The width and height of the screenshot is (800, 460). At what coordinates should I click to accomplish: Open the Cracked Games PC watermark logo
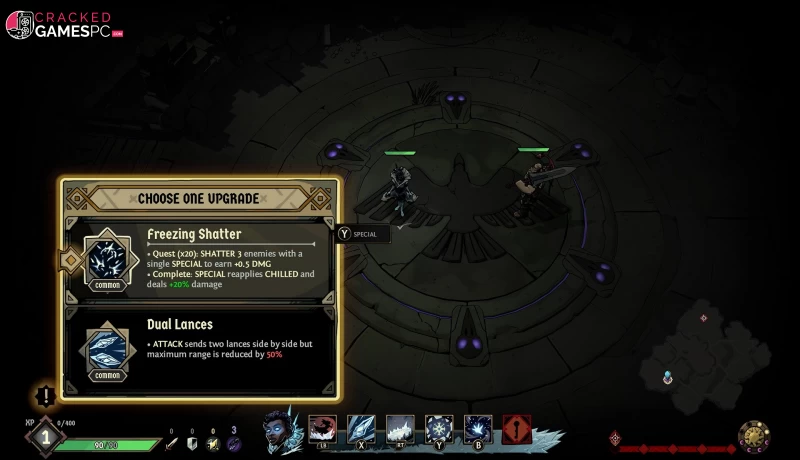(64, 24)
